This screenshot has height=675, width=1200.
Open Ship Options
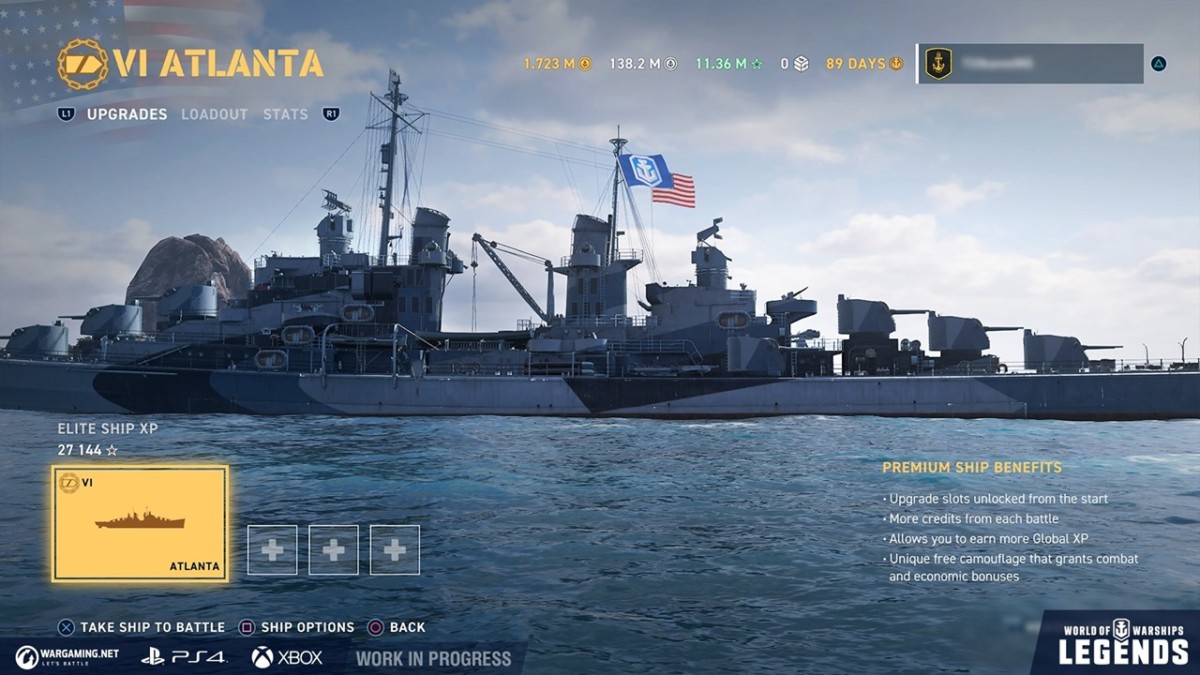(297, 627)
